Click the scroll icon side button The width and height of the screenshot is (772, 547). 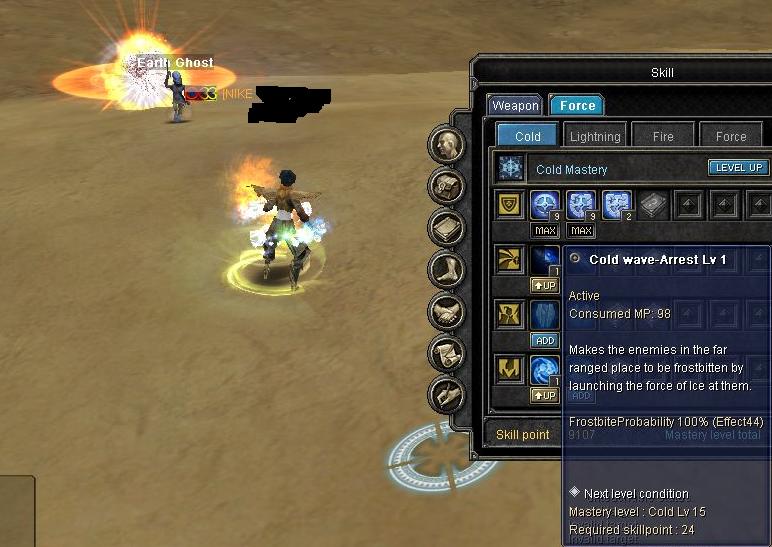pyautogui.click(x=447, y=352)
